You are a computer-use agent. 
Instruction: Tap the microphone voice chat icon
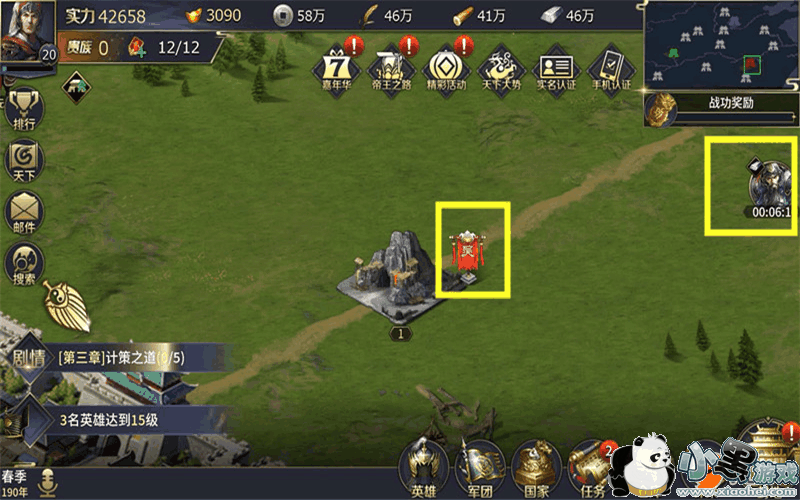pos(47,485)
